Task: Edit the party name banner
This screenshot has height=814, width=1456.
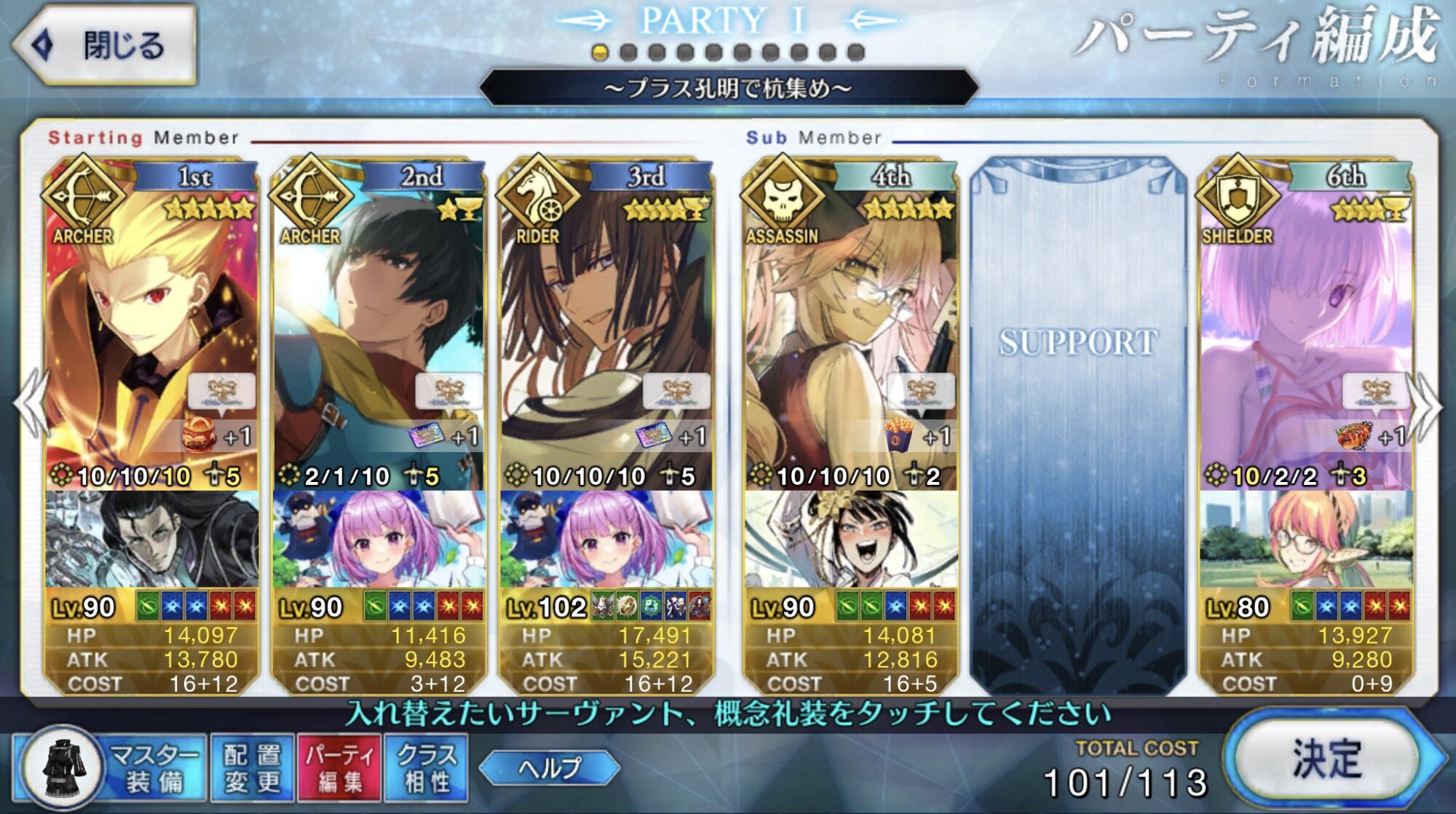Action: coord(728,89)
